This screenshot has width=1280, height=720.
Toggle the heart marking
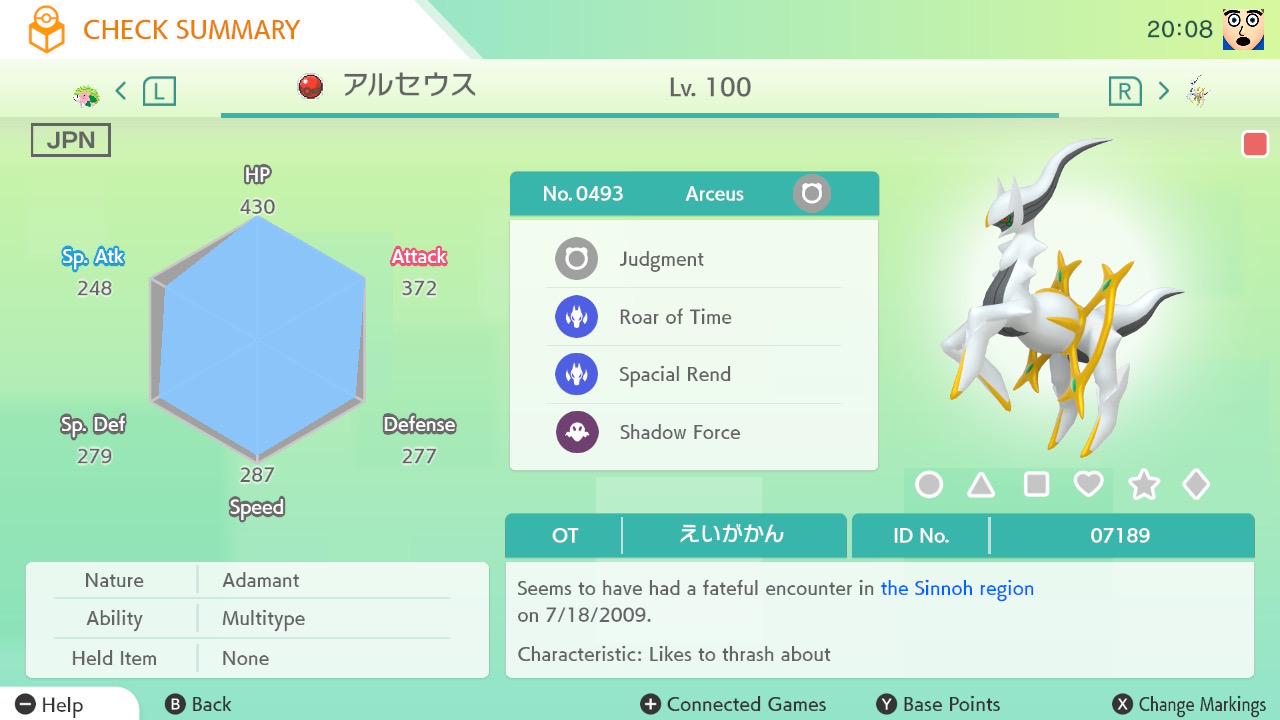1088,485
